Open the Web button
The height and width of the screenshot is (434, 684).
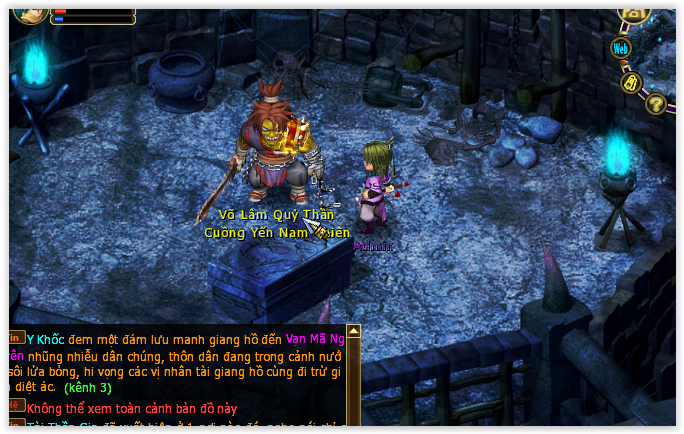tap(621, 47)
